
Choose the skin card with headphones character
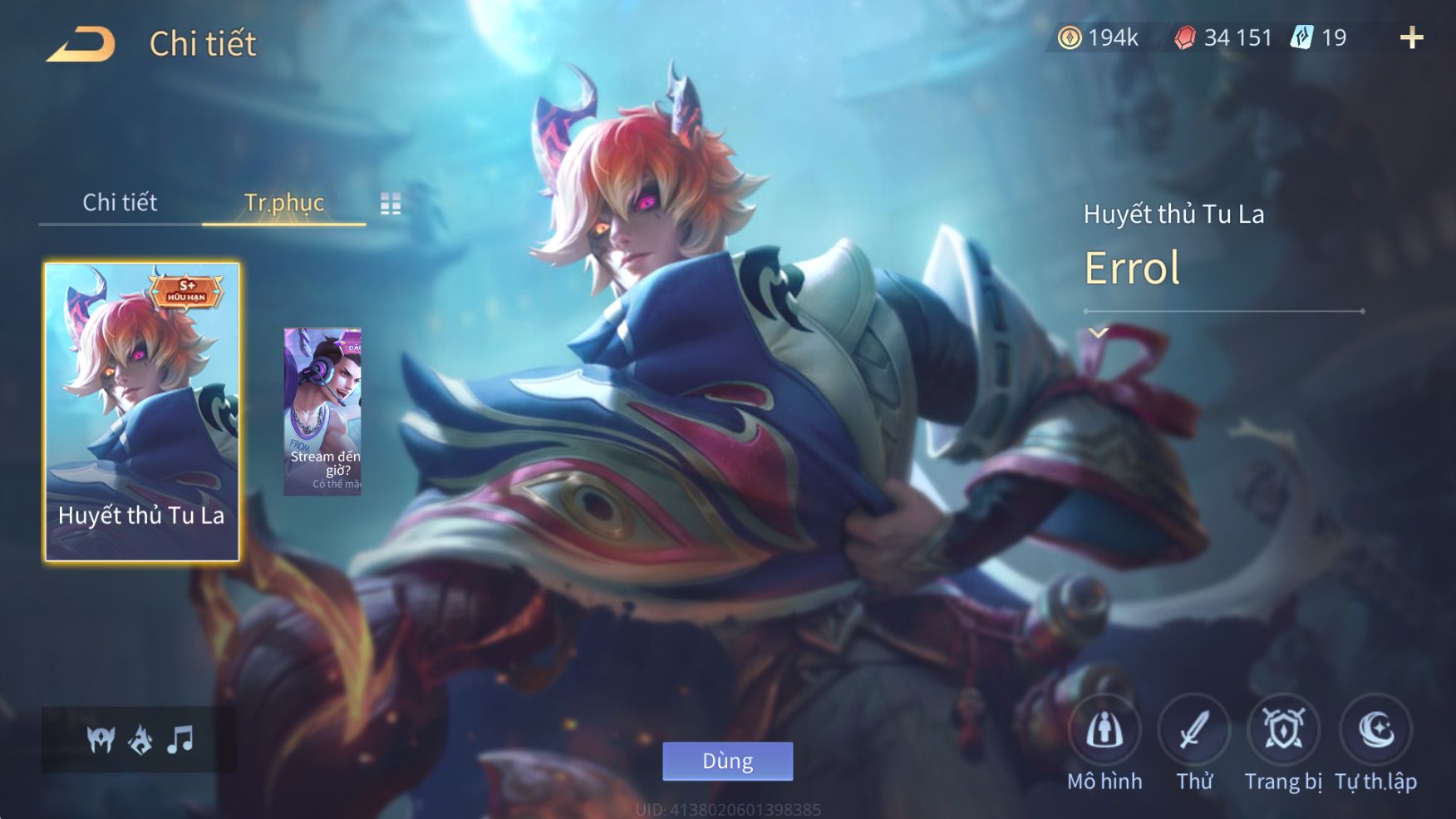[322, 412]
